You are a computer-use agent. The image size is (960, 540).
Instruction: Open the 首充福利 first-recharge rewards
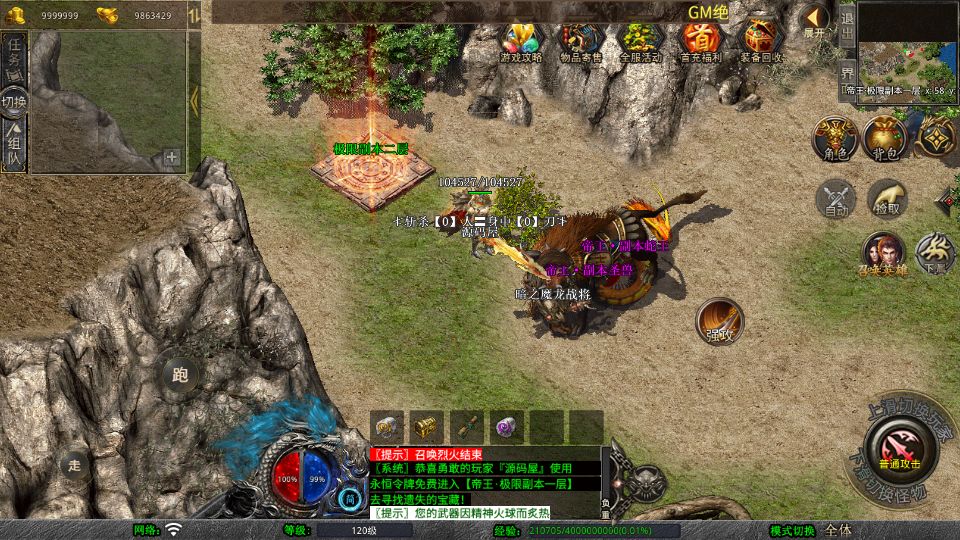(700, 41)
